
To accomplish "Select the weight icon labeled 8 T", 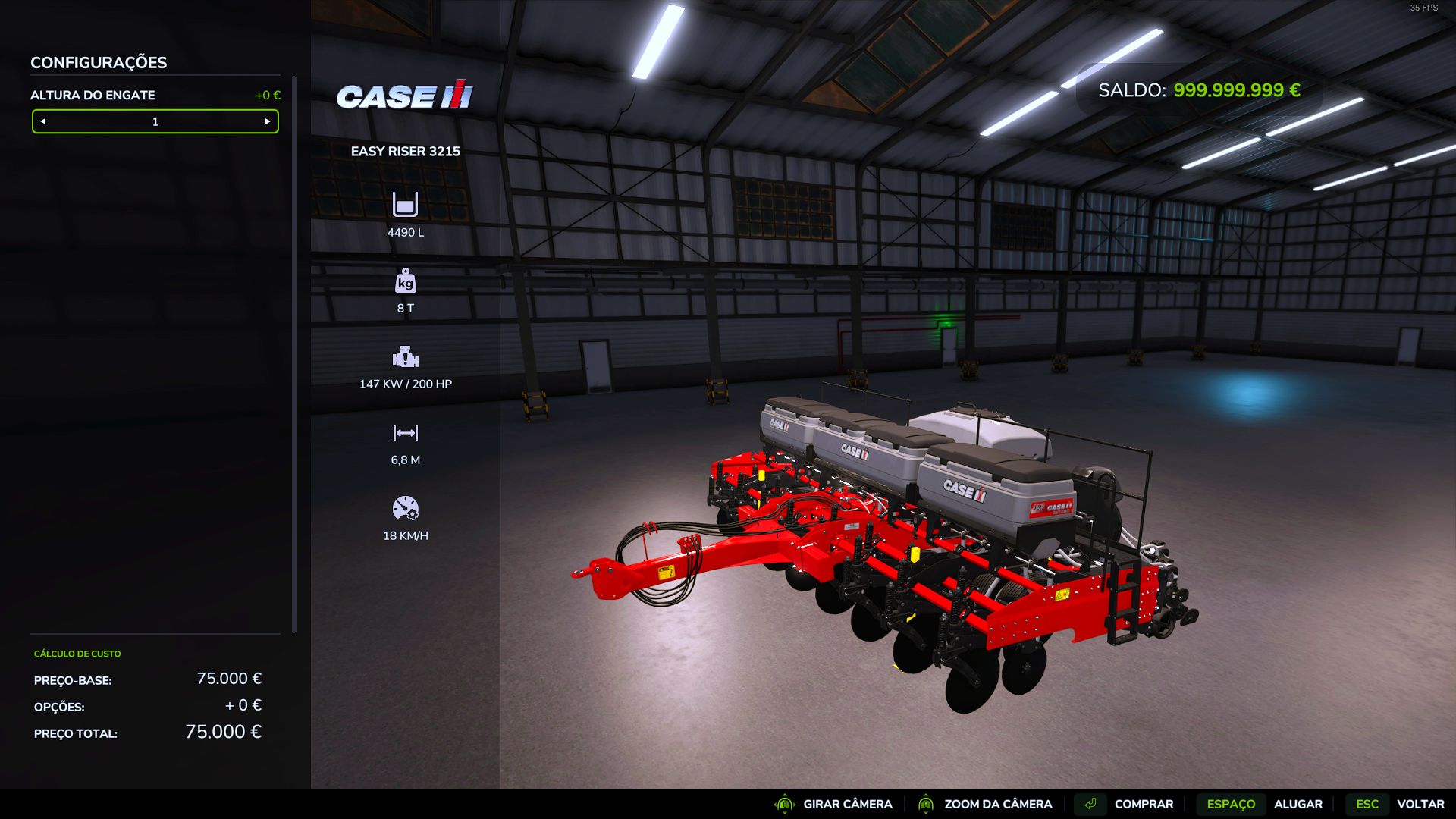I will tap(406, 281).
